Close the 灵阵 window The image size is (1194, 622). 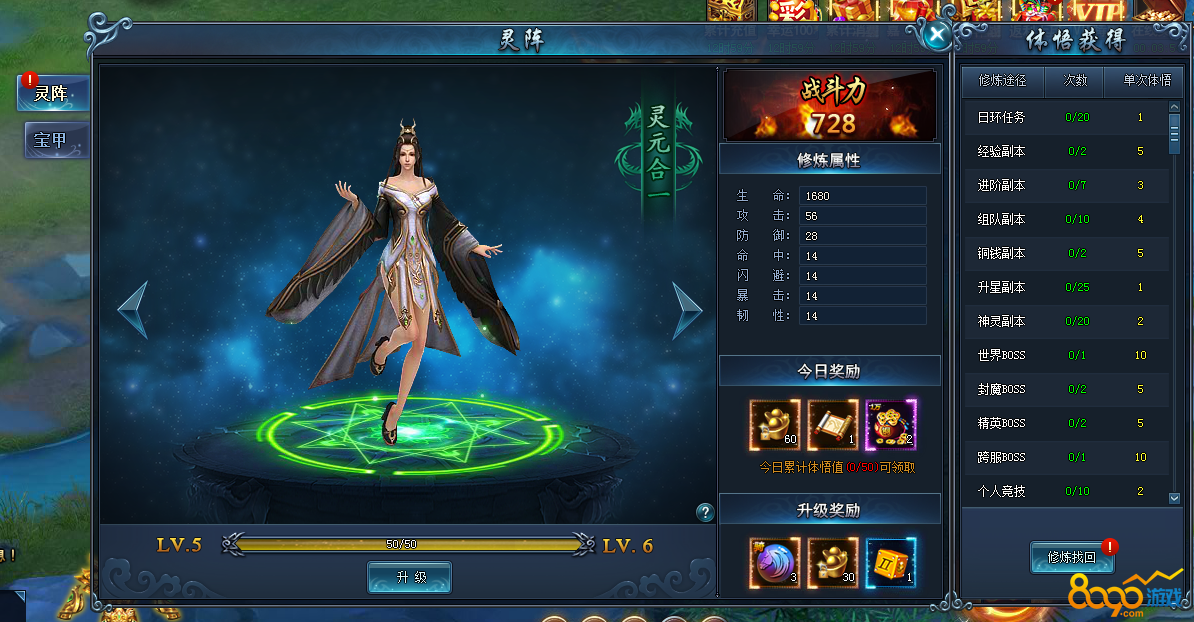click(x=937, y=36)
